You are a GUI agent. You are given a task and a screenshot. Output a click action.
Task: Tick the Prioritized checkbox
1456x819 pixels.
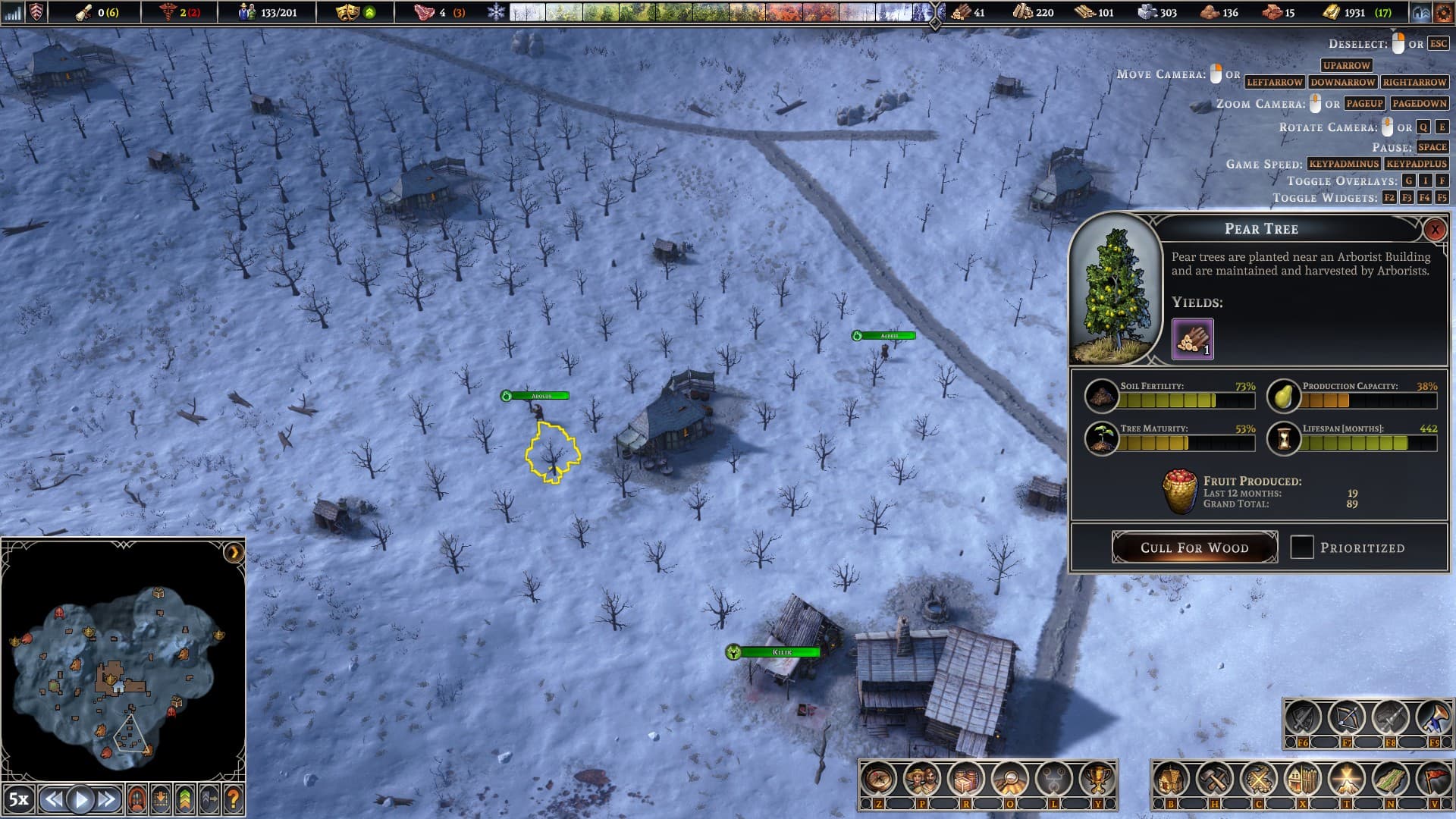[x=1302, y=548]
